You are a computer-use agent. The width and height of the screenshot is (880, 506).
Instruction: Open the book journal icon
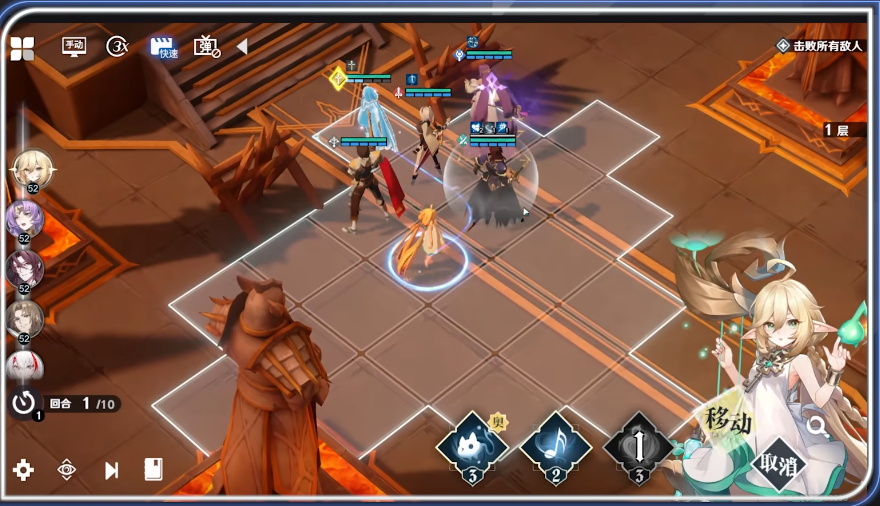point(153,470)
